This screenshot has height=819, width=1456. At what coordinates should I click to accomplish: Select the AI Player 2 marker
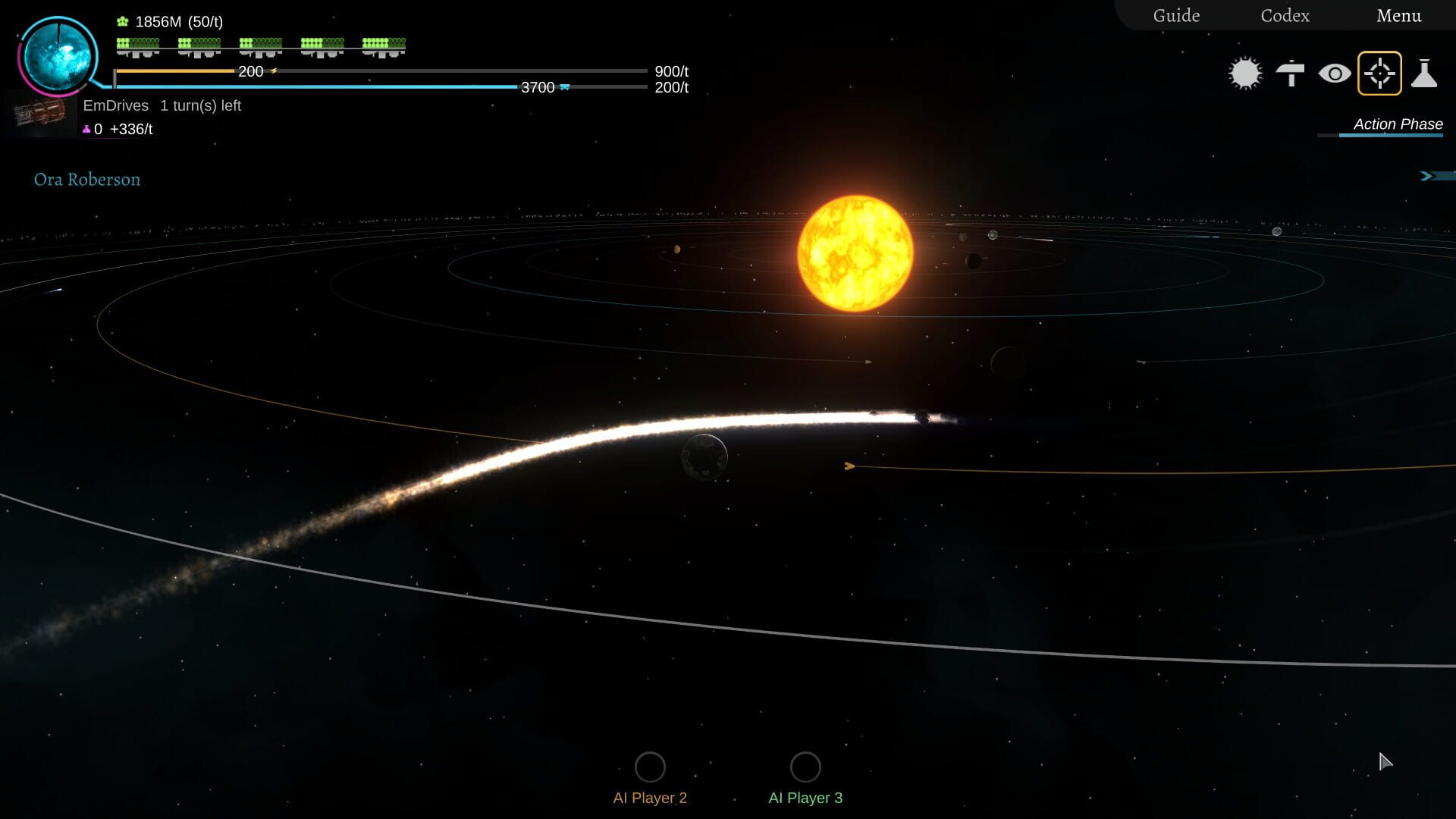pos(649,767)
